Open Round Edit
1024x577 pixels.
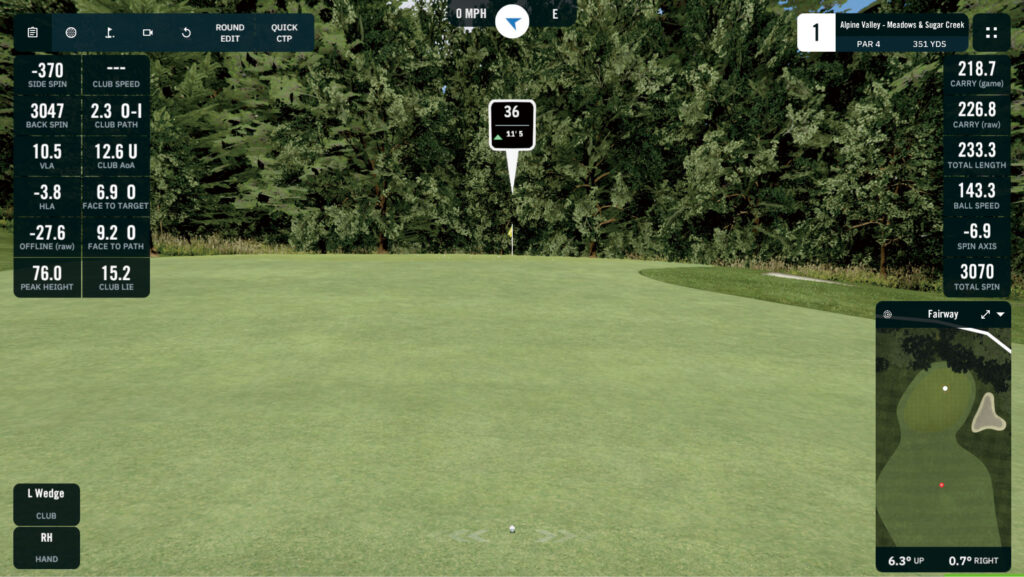click(230, 32)
